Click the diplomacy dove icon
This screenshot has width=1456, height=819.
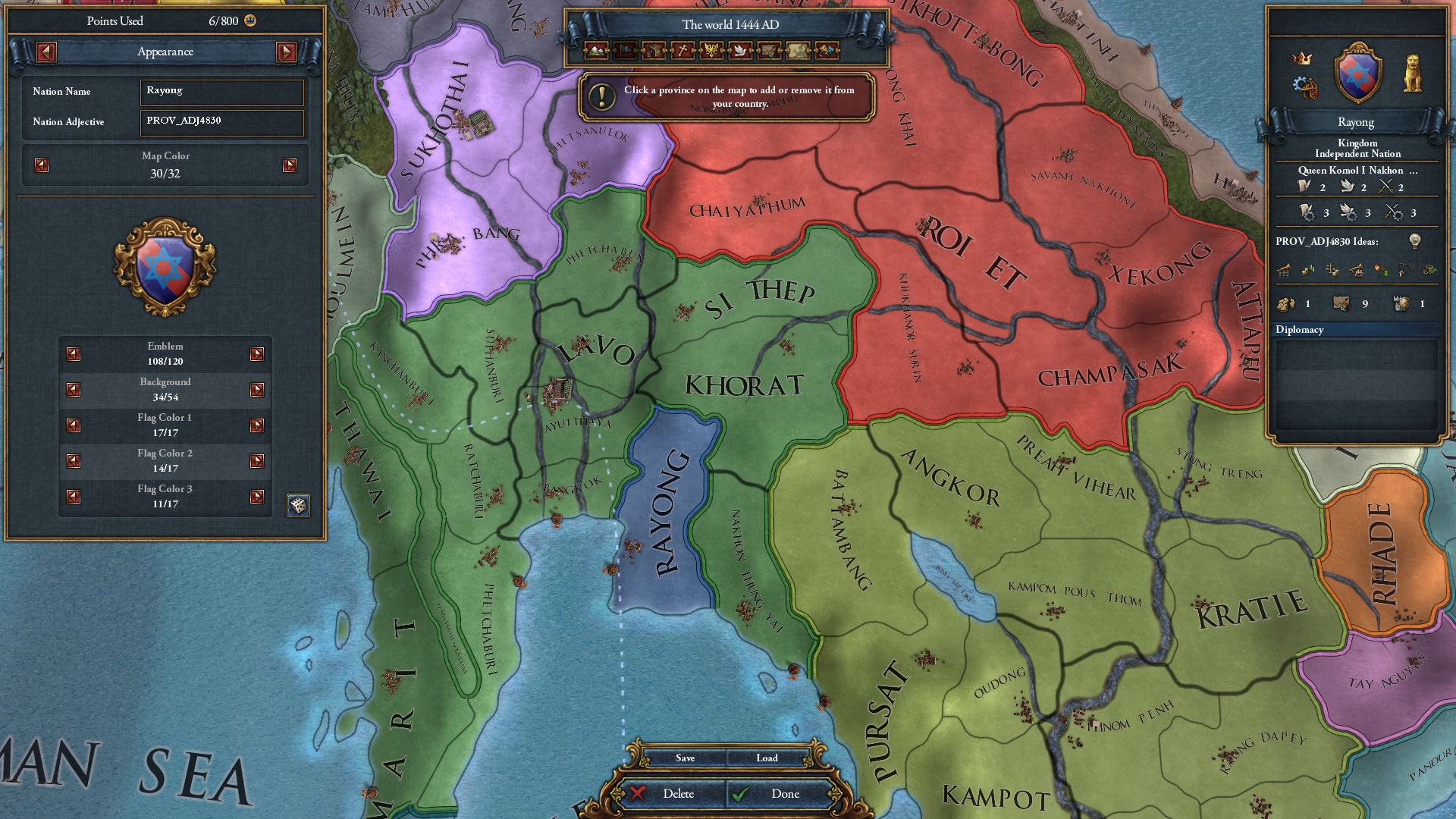[x=741, y=51]
